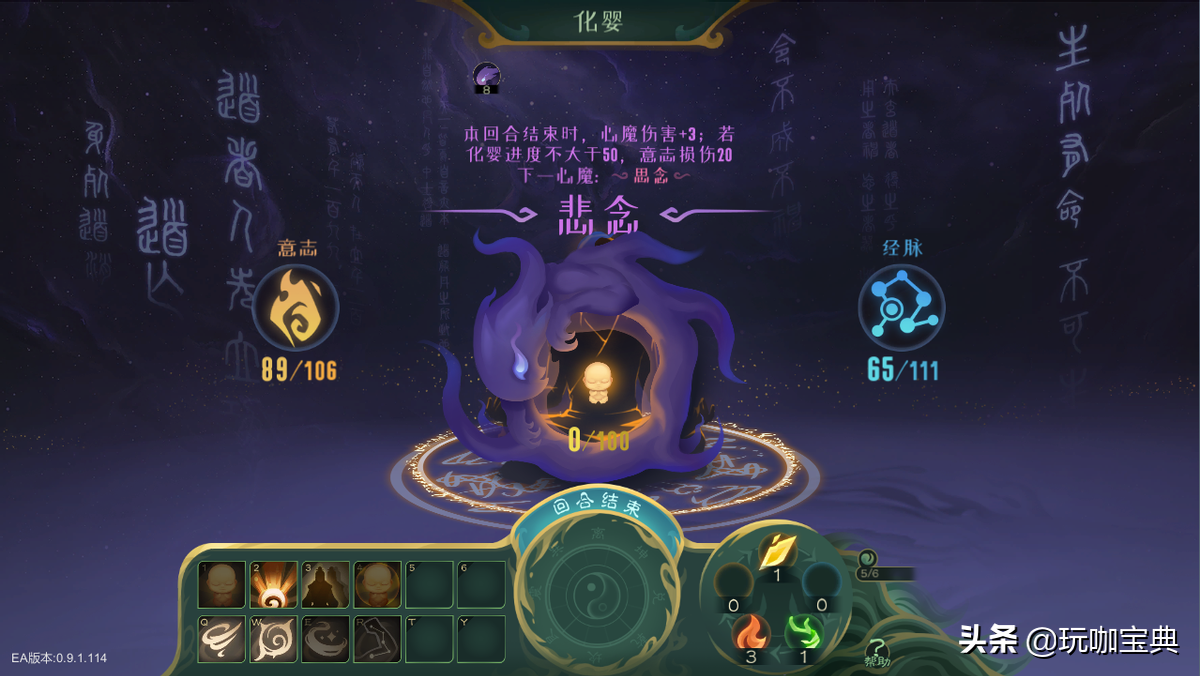Screen dimensions: 1200x676
Task: Activate the glowing light burst skill
Action: click(273, 585)
